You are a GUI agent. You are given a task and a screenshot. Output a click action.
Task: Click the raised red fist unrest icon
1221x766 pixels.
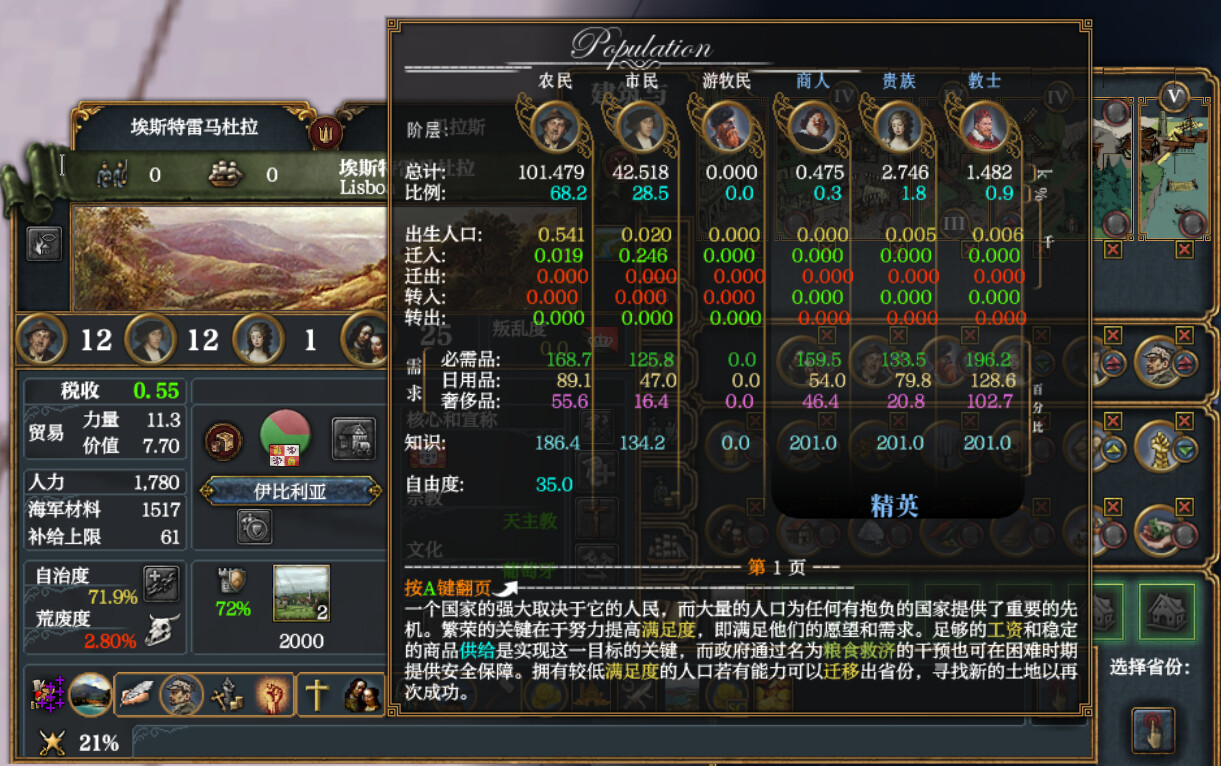point(272,694)
